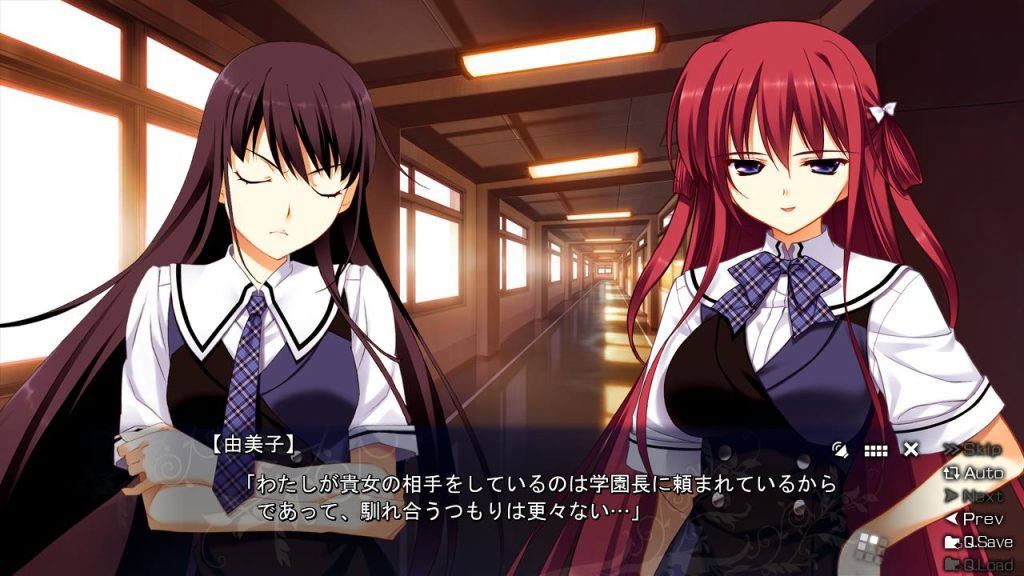This screenshot has height=576, width=1024.
Task: Open the grid menu icon
Action: [x=876, y=450]
